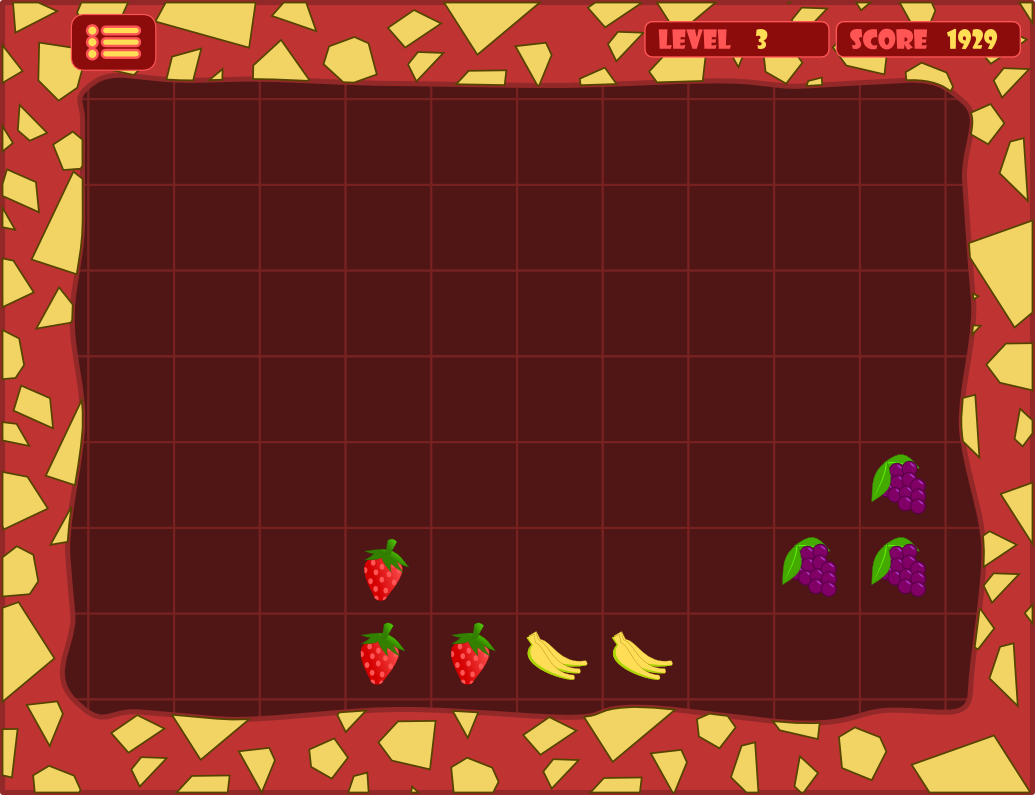1035x795 pixels.
Task: Open the list menu button
Action: (x=113, y=42)
